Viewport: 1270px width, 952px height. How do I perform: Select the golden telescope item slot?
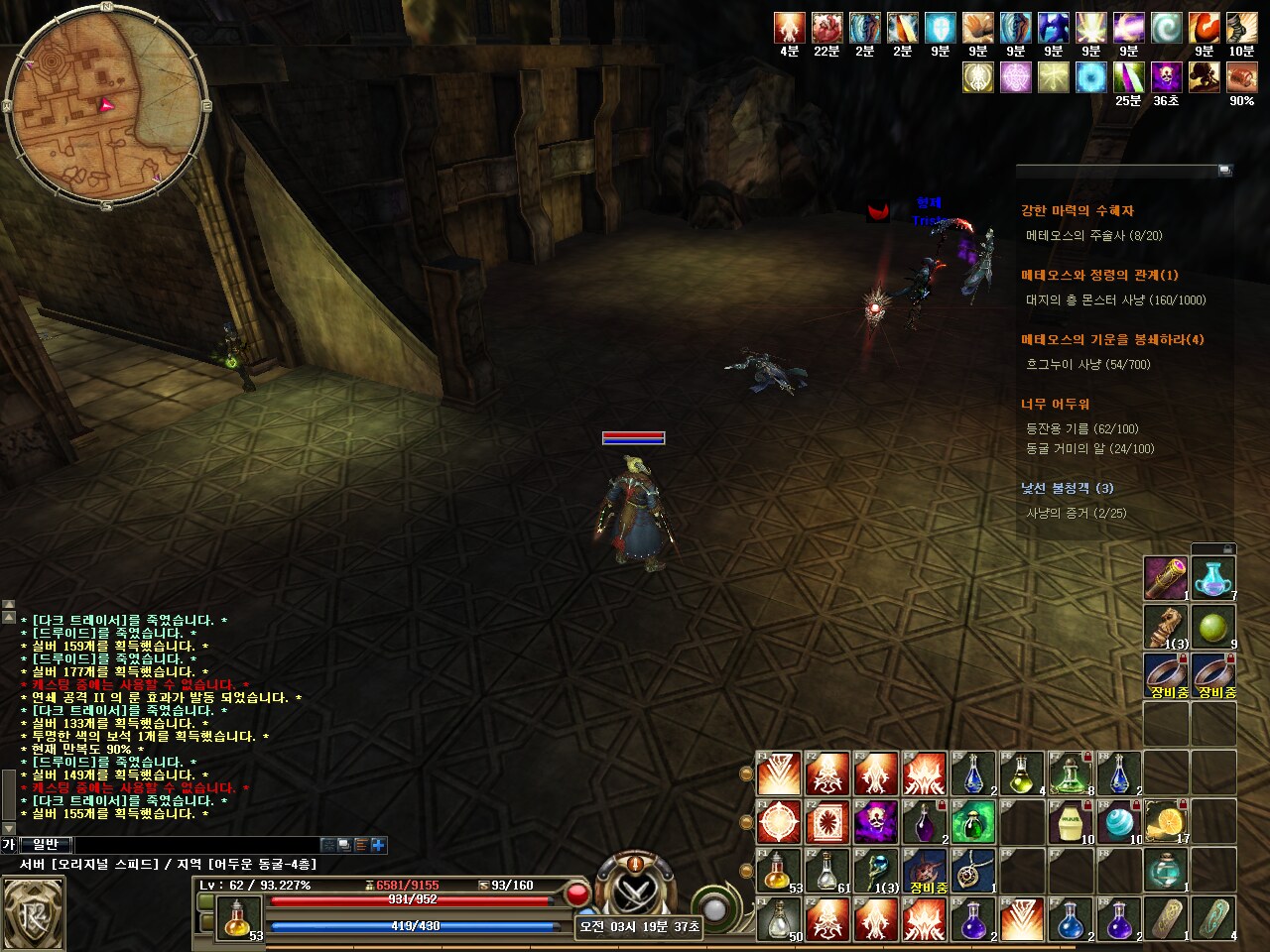tap(1166, 578)
